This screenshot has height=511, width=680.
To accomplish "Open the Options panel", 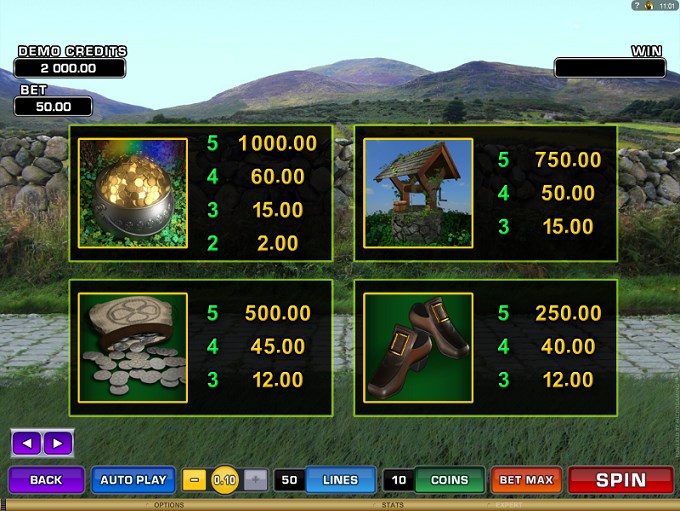I will pyautogui.click(x=168, y=505).
